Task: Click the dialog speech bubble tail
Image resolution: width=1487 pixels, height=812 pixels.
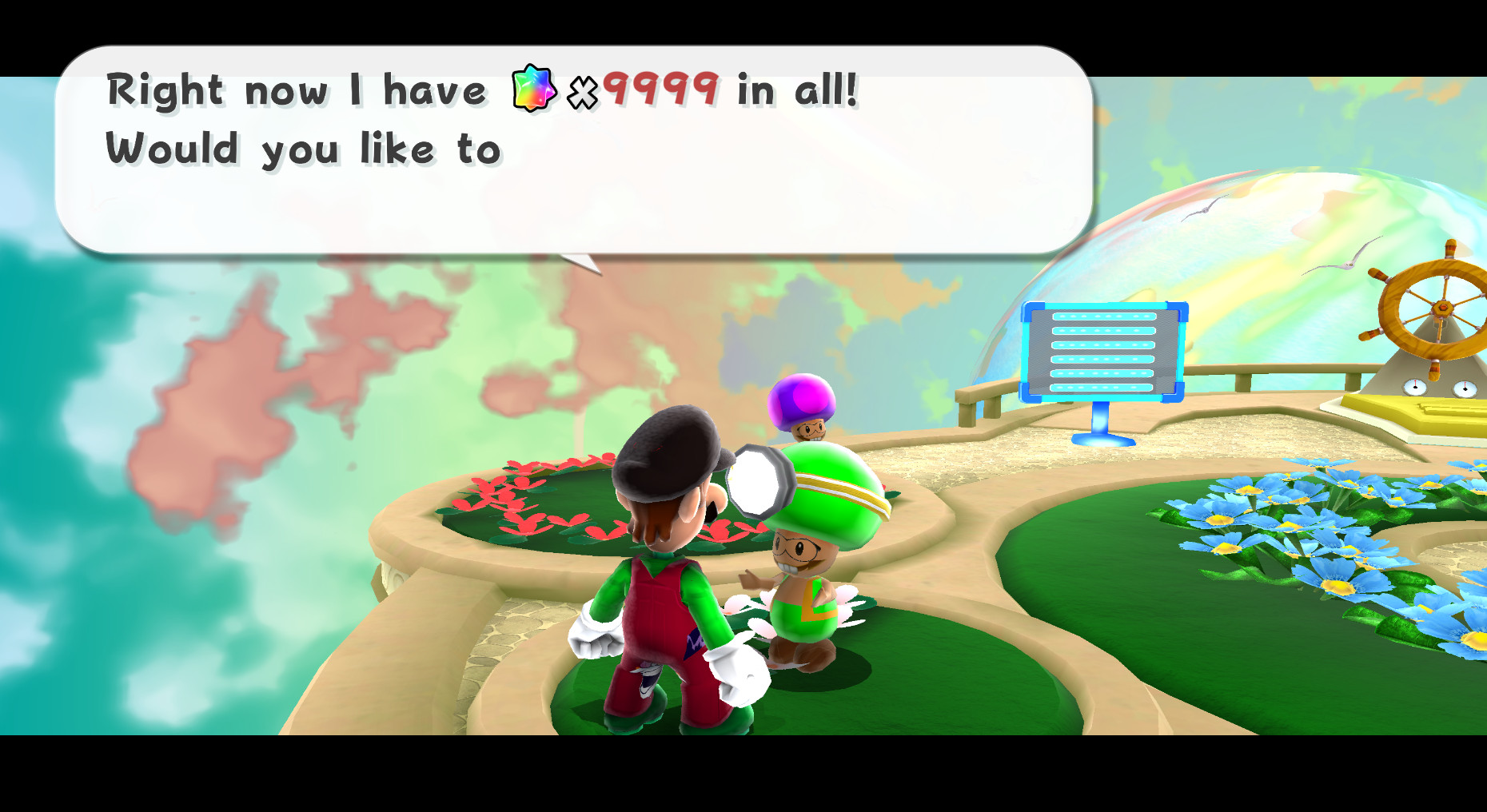Action: coord(580,264)
